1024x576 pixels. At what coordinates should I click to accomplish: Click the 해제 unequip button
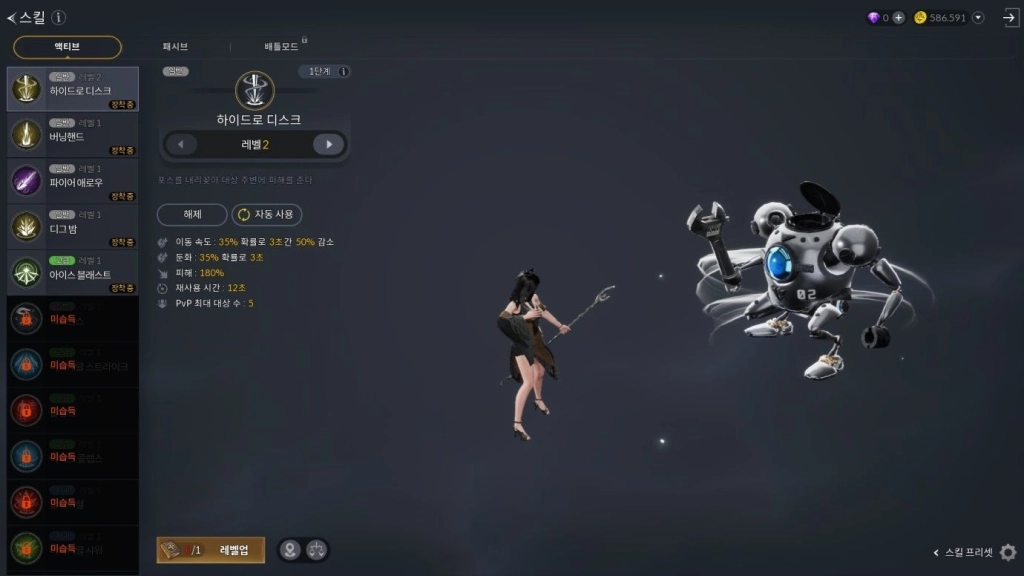(x=192, y=215)
